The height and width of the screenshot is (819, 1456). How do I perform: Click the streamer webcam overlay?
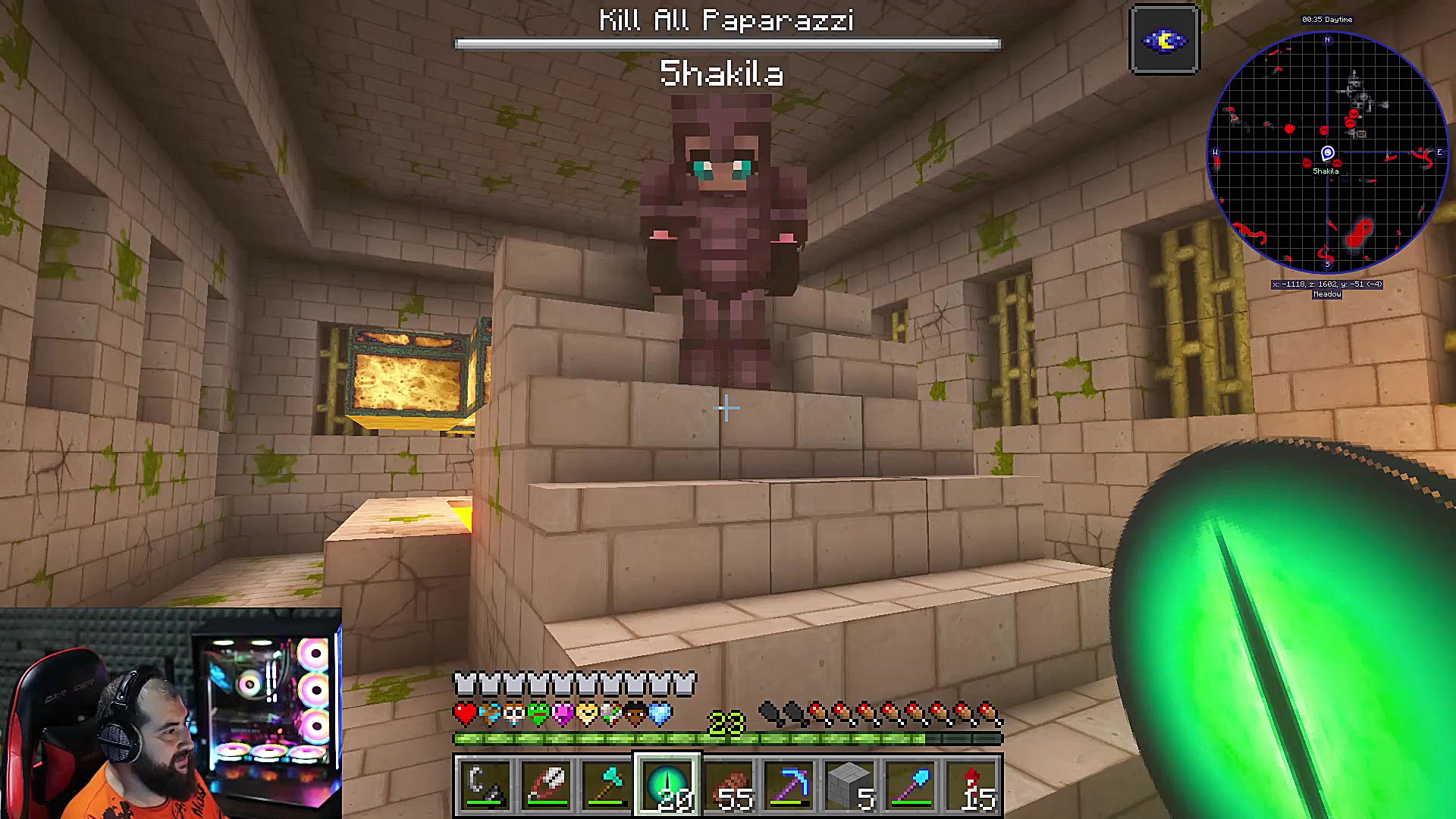(171, 713)
